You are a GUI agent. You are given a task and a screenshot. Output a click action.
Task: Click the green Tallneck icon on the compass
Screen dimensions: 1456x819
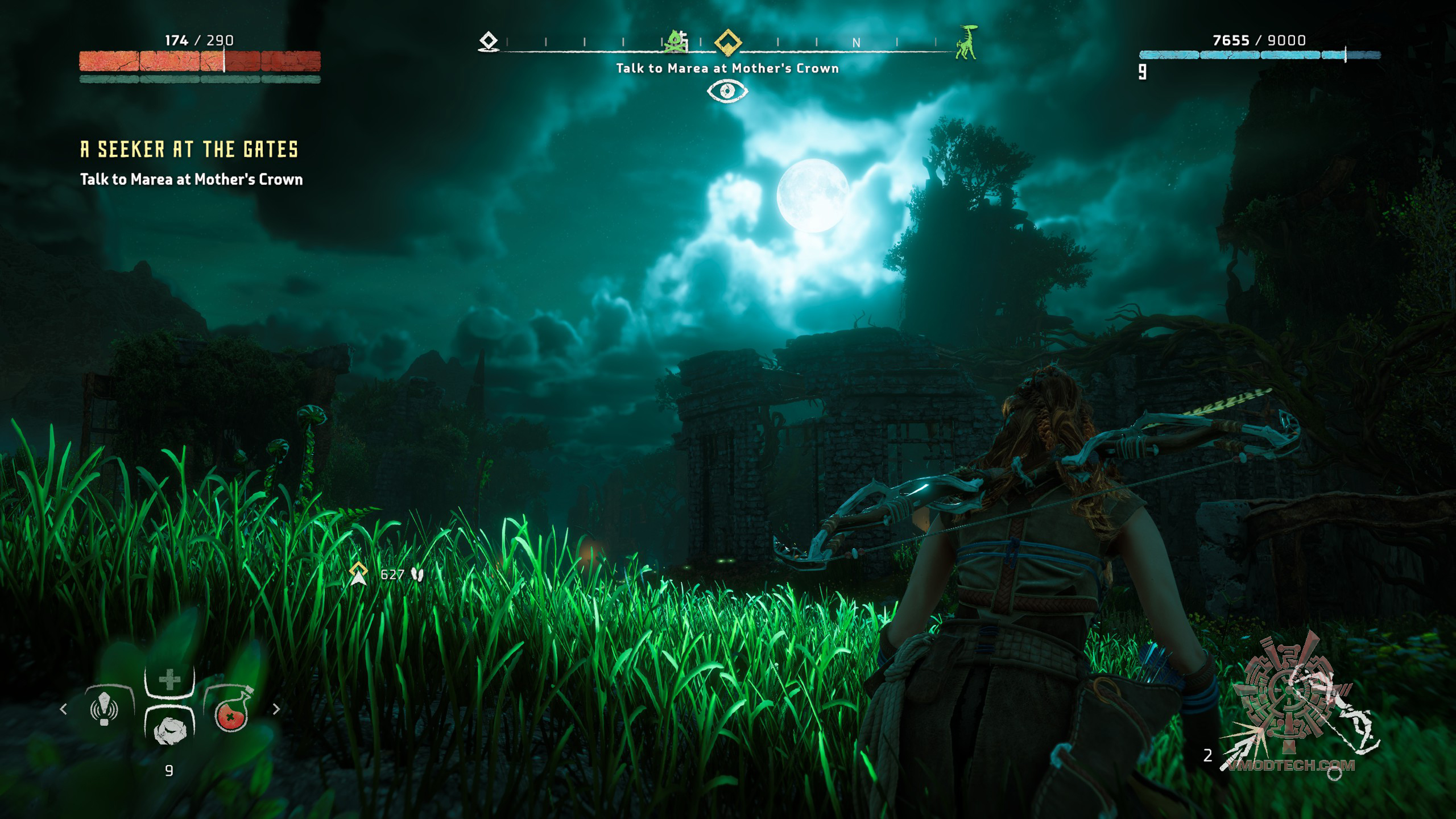[x=966, y=42]
